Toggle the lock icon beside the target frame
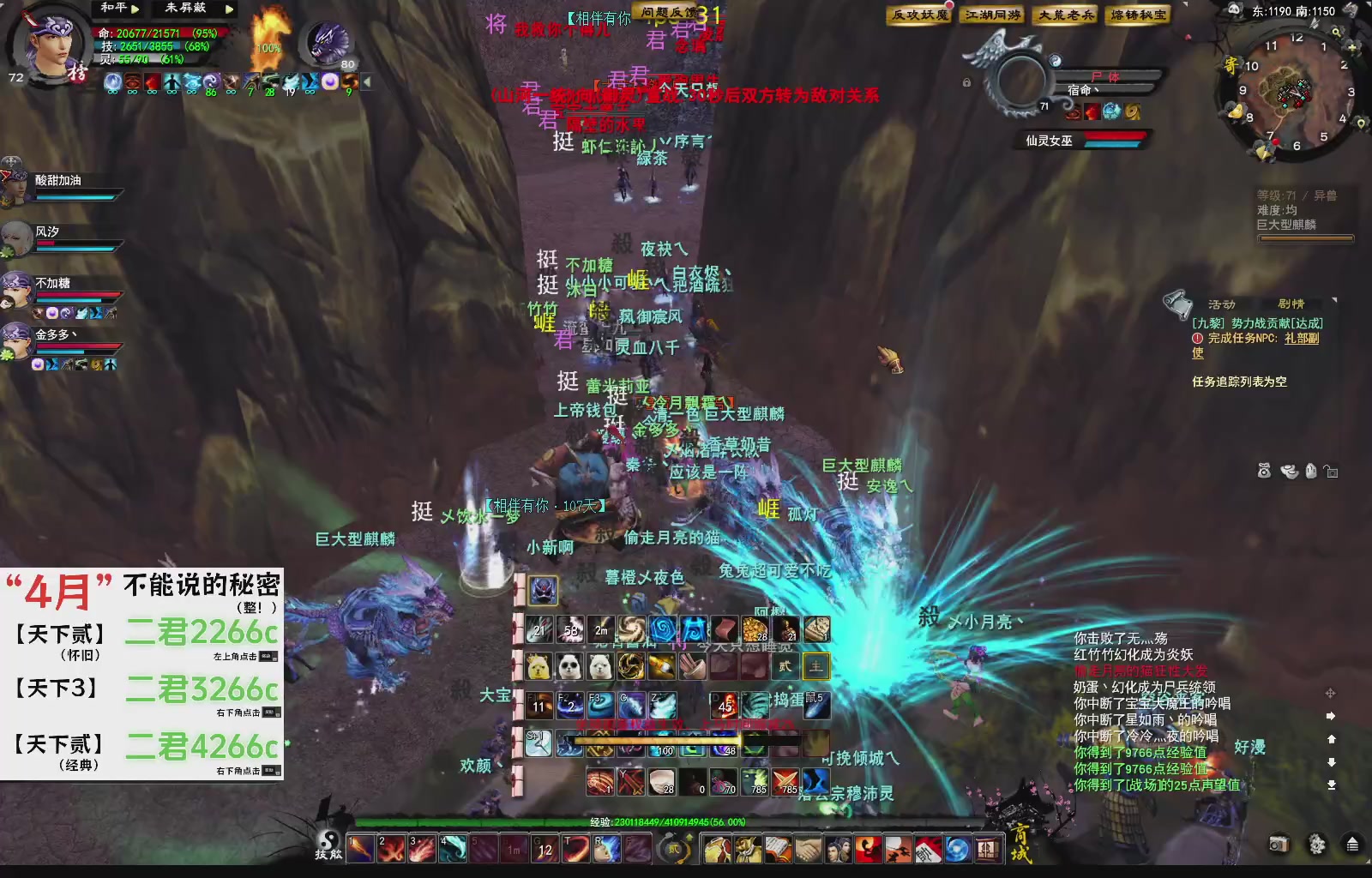The height and width of the screenshot is (878, 1372). [x=966, y=83]
